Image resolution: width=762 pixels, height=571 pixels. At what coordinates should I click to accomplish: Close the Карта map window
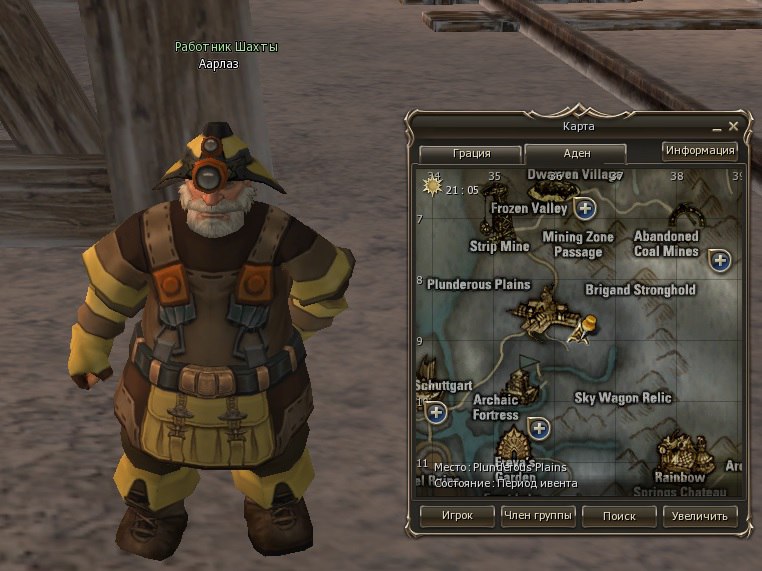(x=734, y=127)
